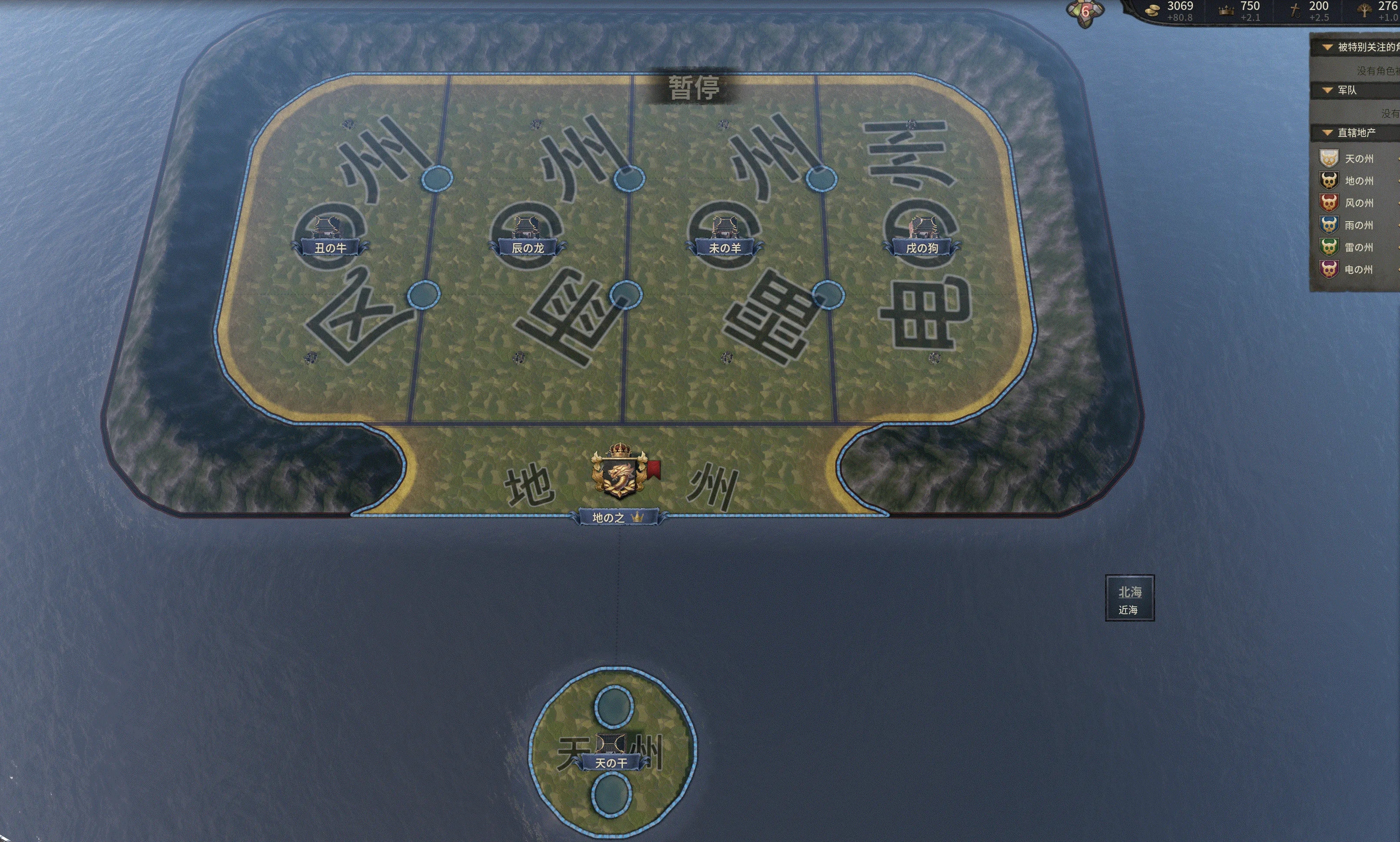Select the purple-shield 电の州 holding

click(x=1358, y=270)
